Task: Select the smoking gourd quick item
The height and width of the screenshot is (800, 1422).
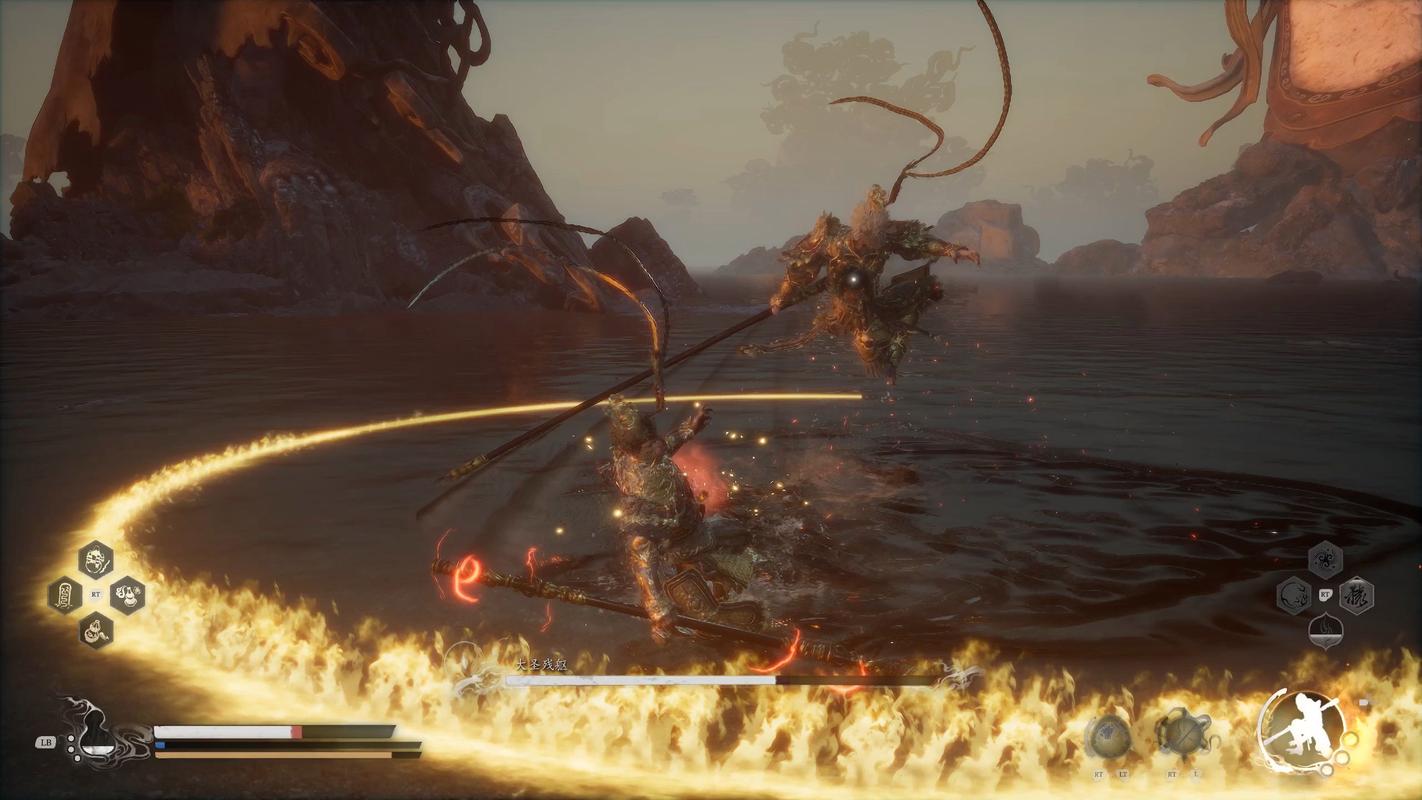Action: coord(127,595)
